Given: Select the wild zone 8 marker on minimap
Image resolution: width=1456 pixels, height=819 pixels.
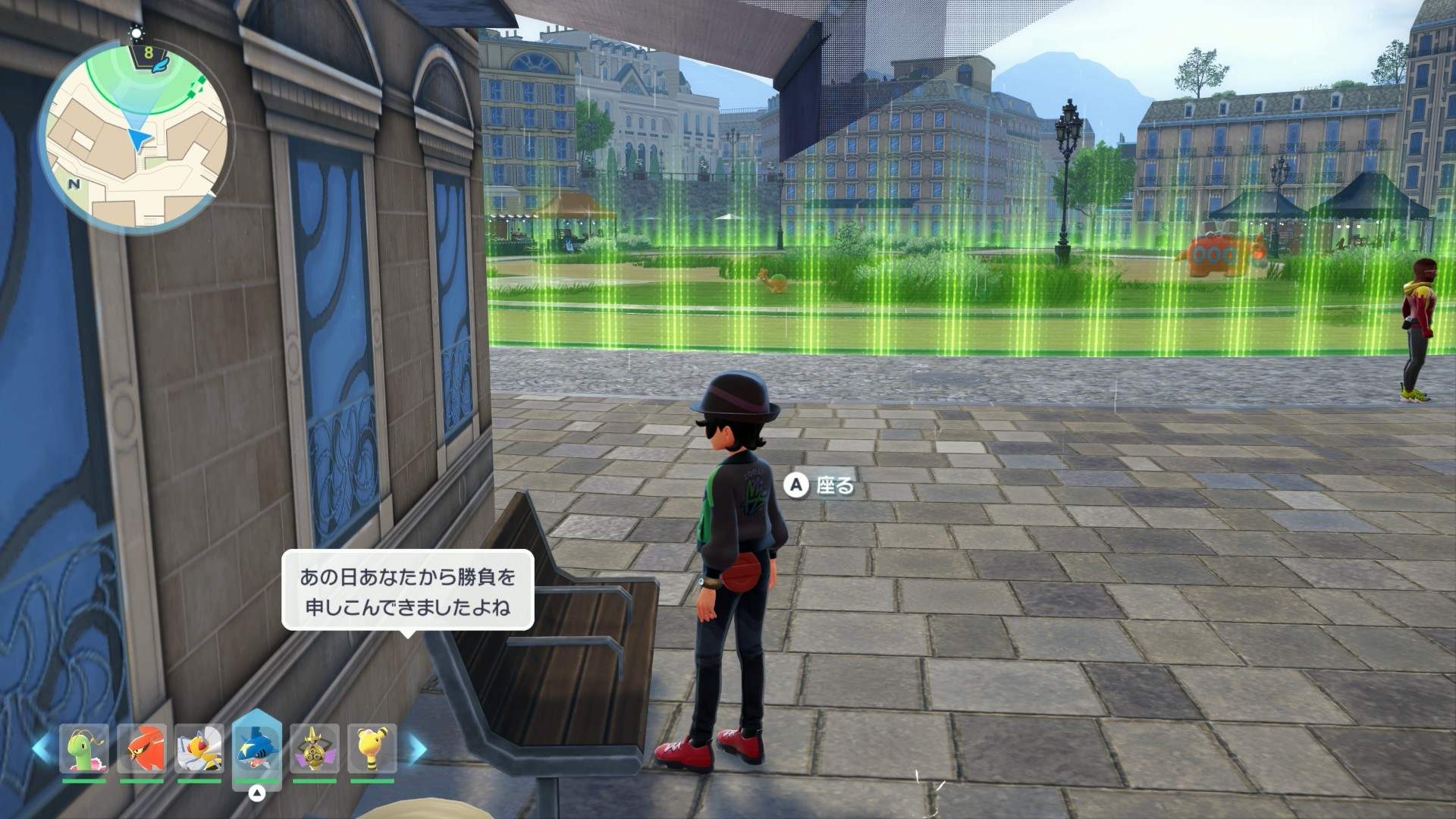Looking at the screenshot, I should (149, 54).
